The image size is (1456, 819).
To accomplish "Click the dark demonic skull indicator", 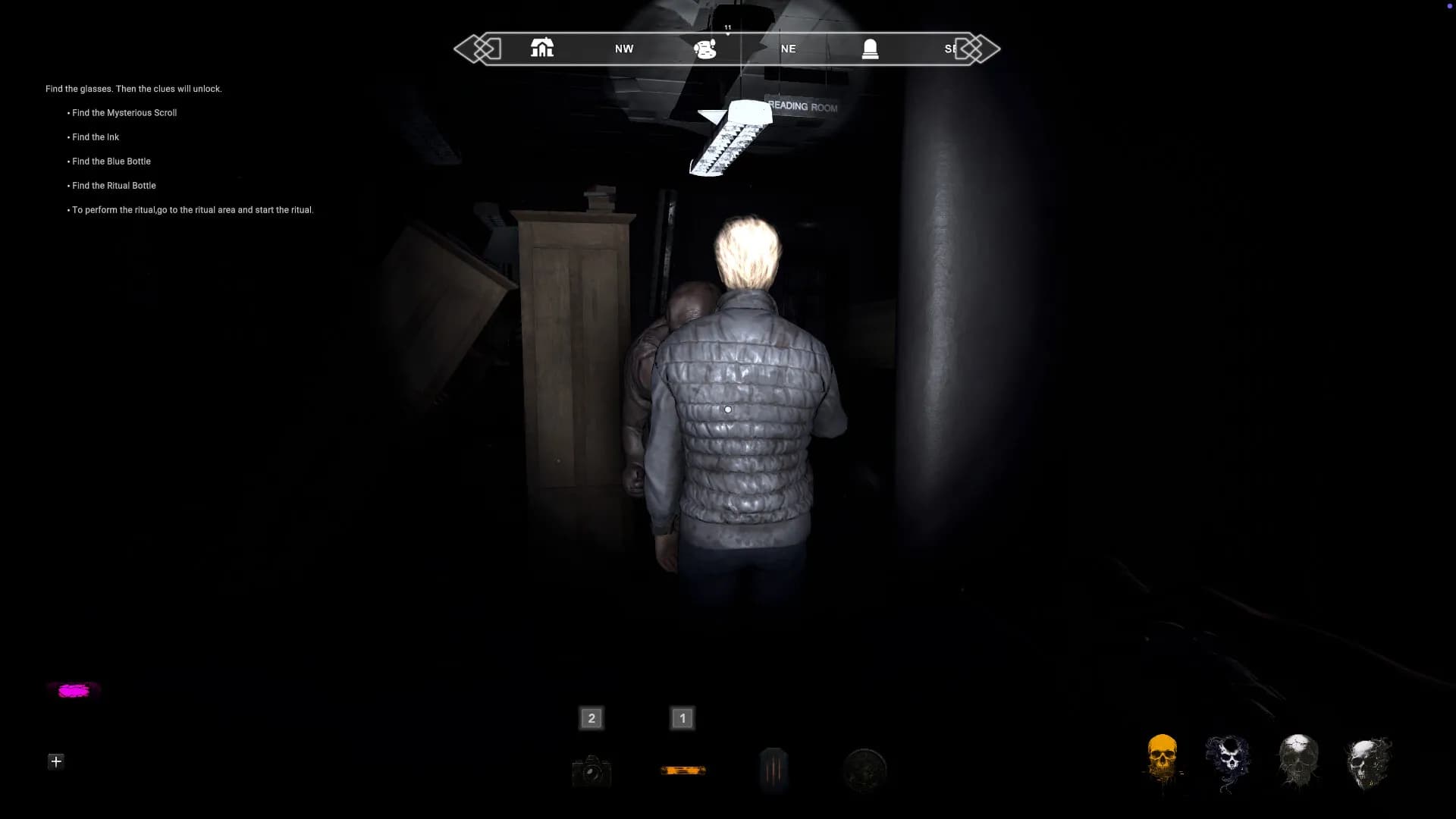I will [x=1228, y=760].
